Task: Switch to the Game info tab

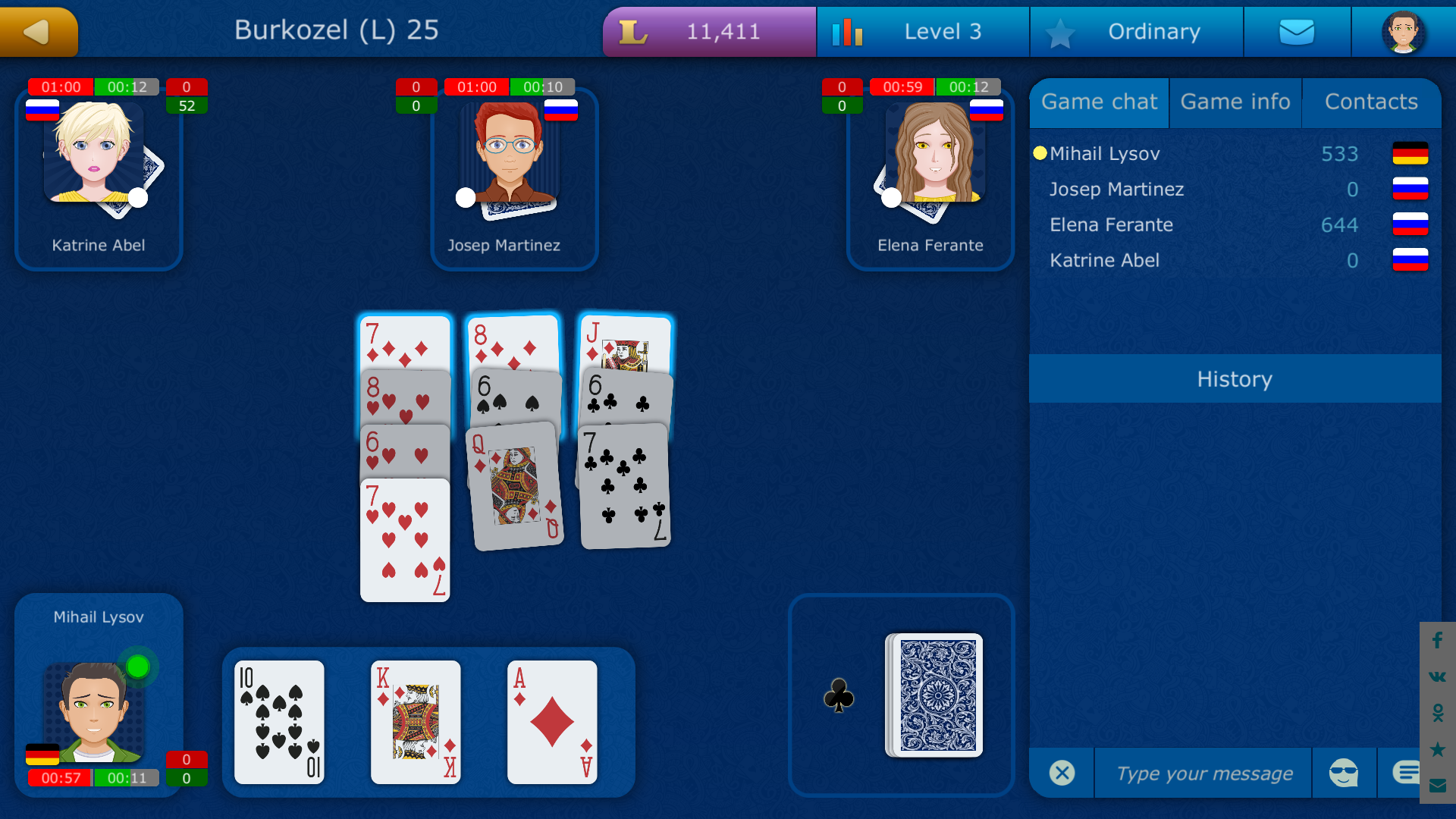Action: pyautogui.click(x=1235, y=102)
